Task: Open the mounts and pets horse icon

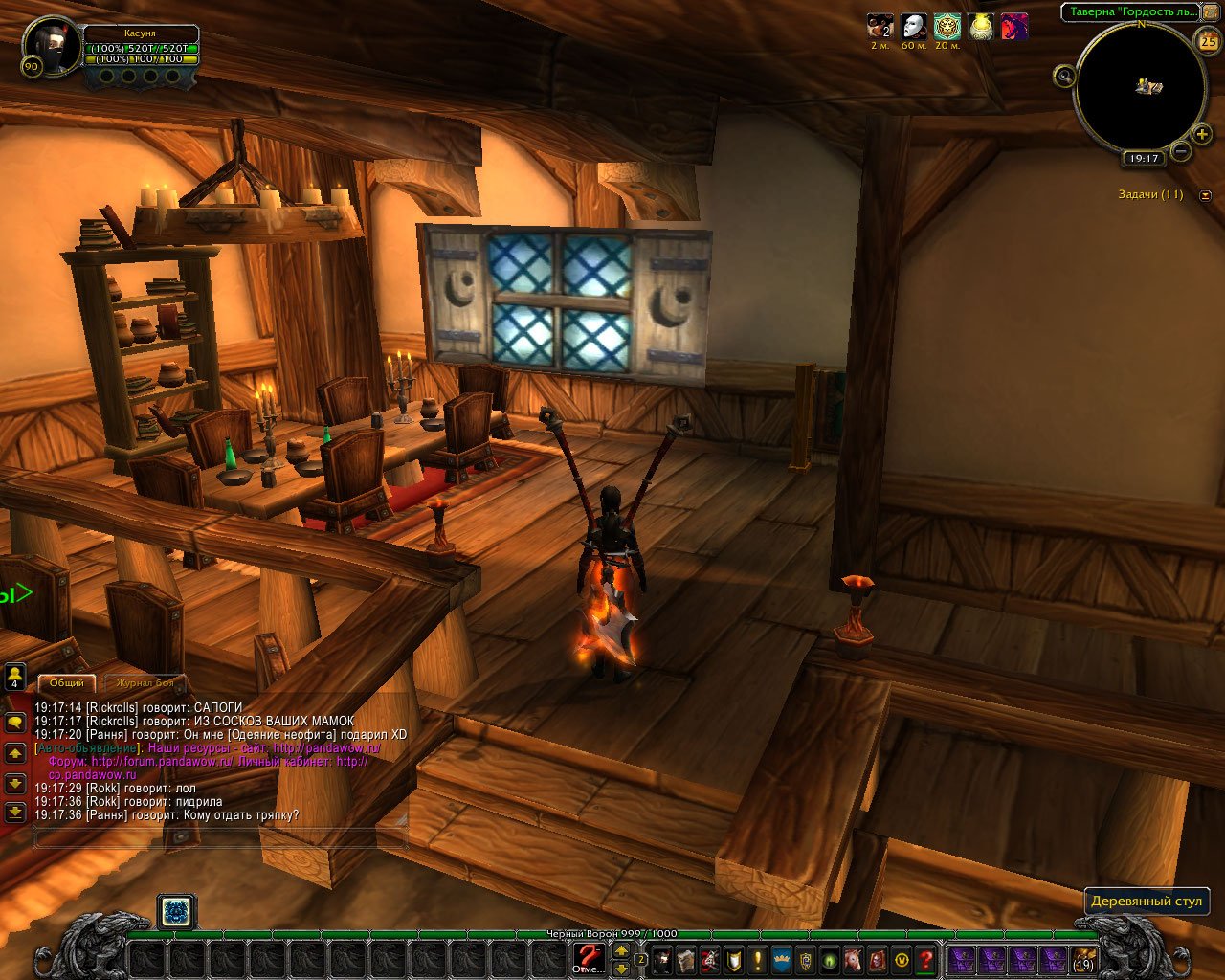Action: 852,959
